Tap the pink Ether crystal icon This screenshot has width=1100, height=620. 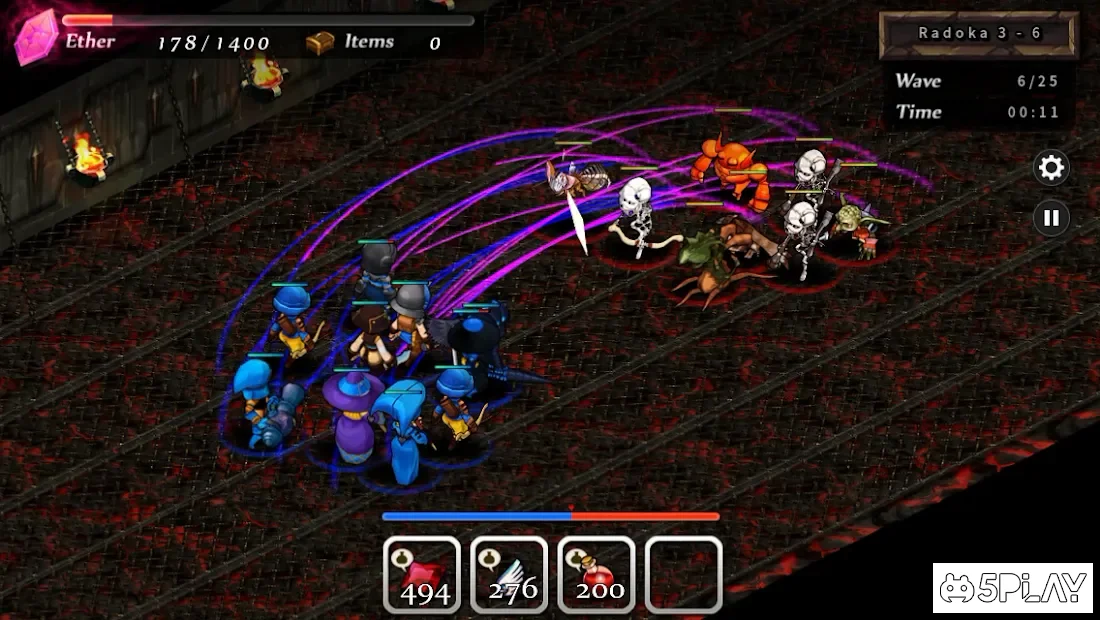point(36,38)
